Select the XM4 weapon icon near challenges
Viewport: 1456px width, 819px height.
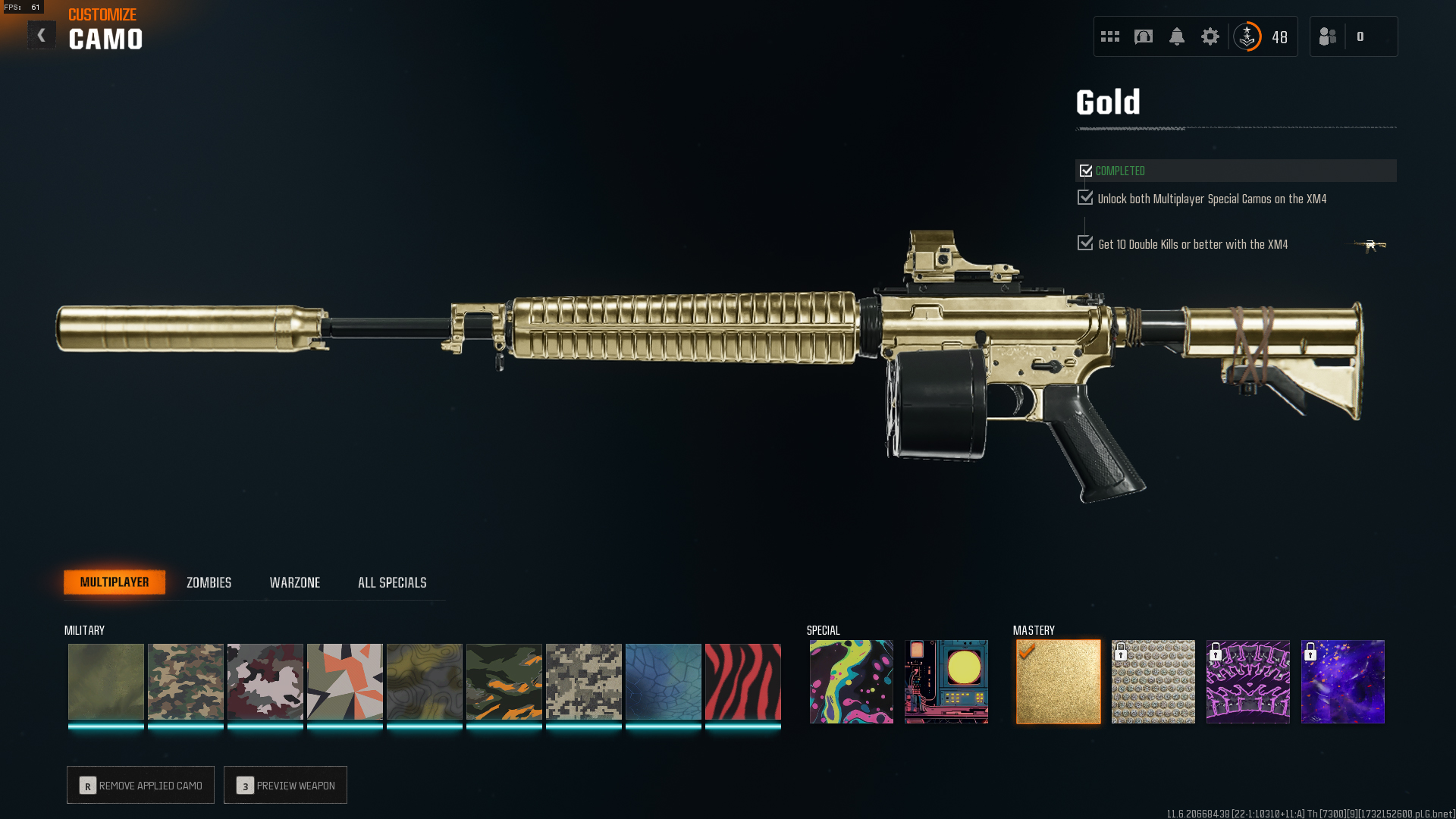(1371, 244)
